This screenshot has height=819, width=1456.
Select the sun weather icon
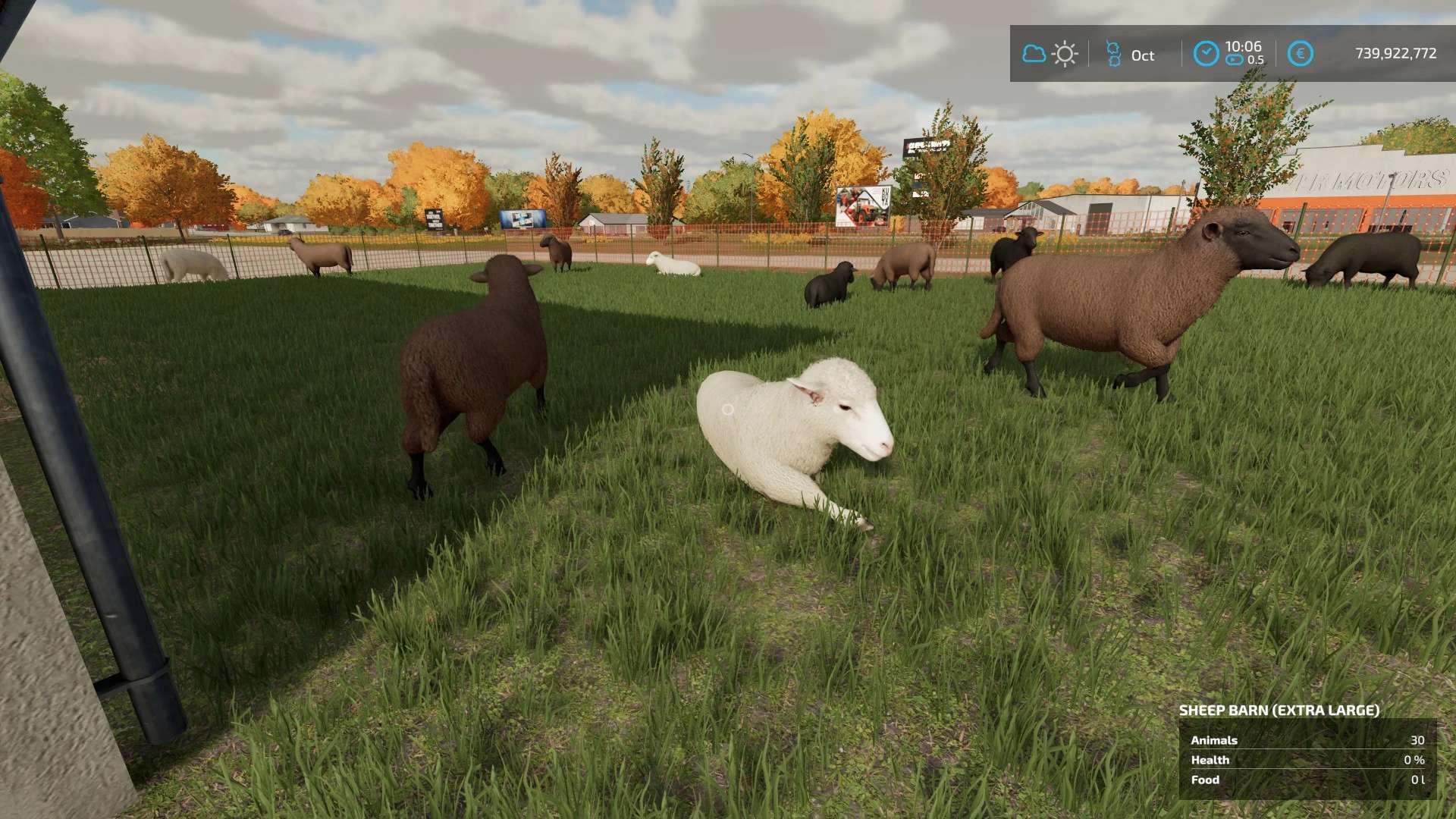(x=1065, y=54)
